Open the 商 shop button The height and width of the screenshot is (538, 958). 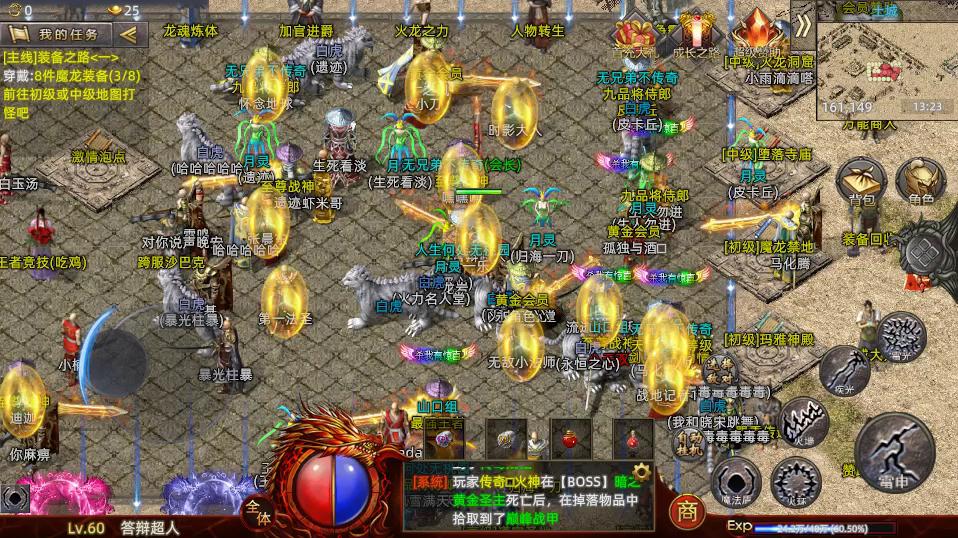(686, 511)
